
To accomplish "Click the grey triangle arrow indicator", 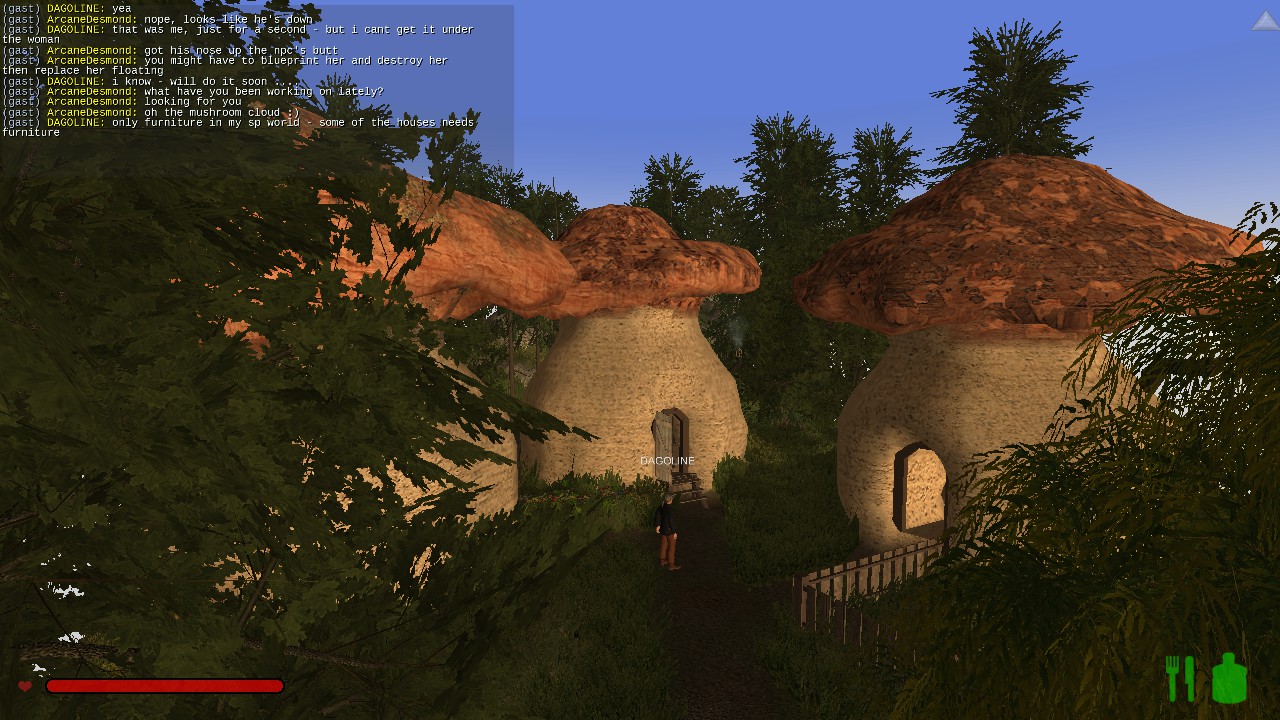I will pos(1264,21).
